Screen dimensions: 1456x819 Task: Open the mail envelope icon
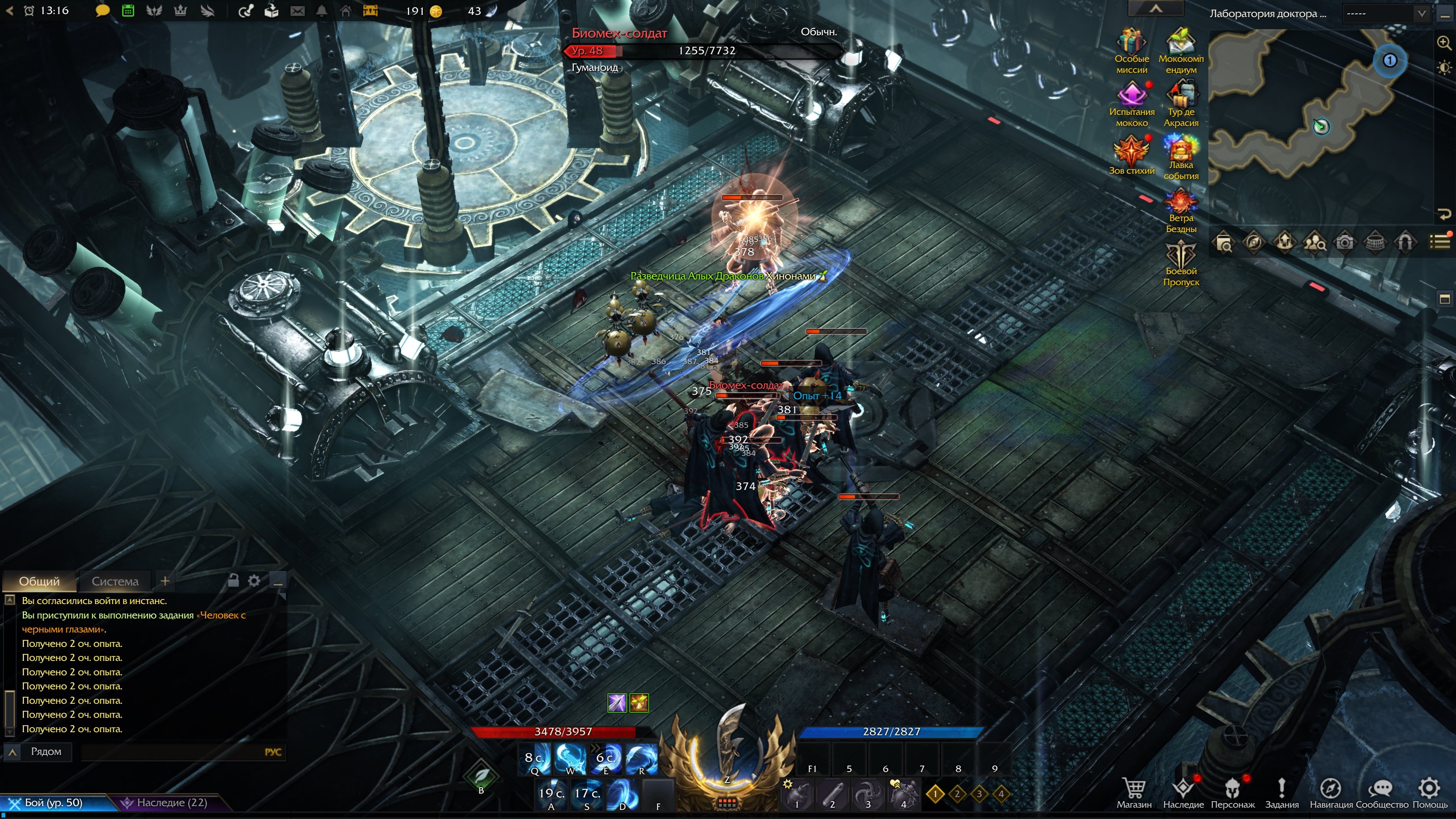pos(297,11)
